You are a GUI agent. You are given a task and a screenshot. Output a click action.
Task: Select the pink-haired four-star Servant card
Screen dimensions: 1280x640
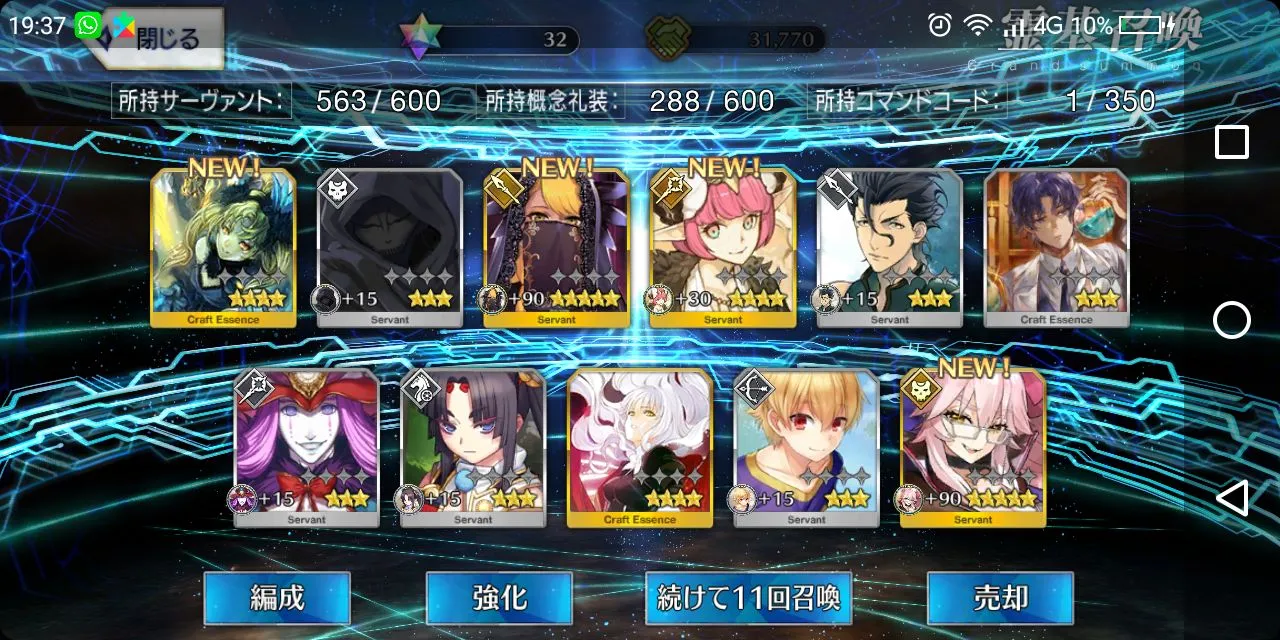[x=723, y=247]
